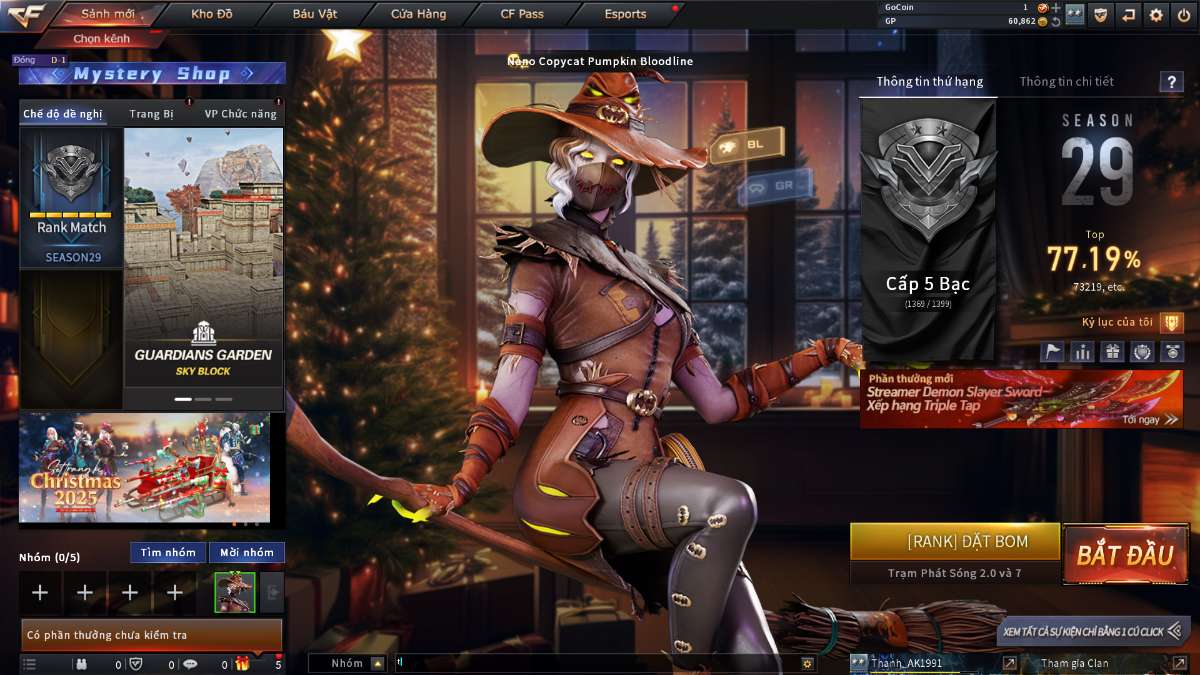1200x675 pixels.
Task: Go to the Báu Vật tab
Action: coord(315,14)
